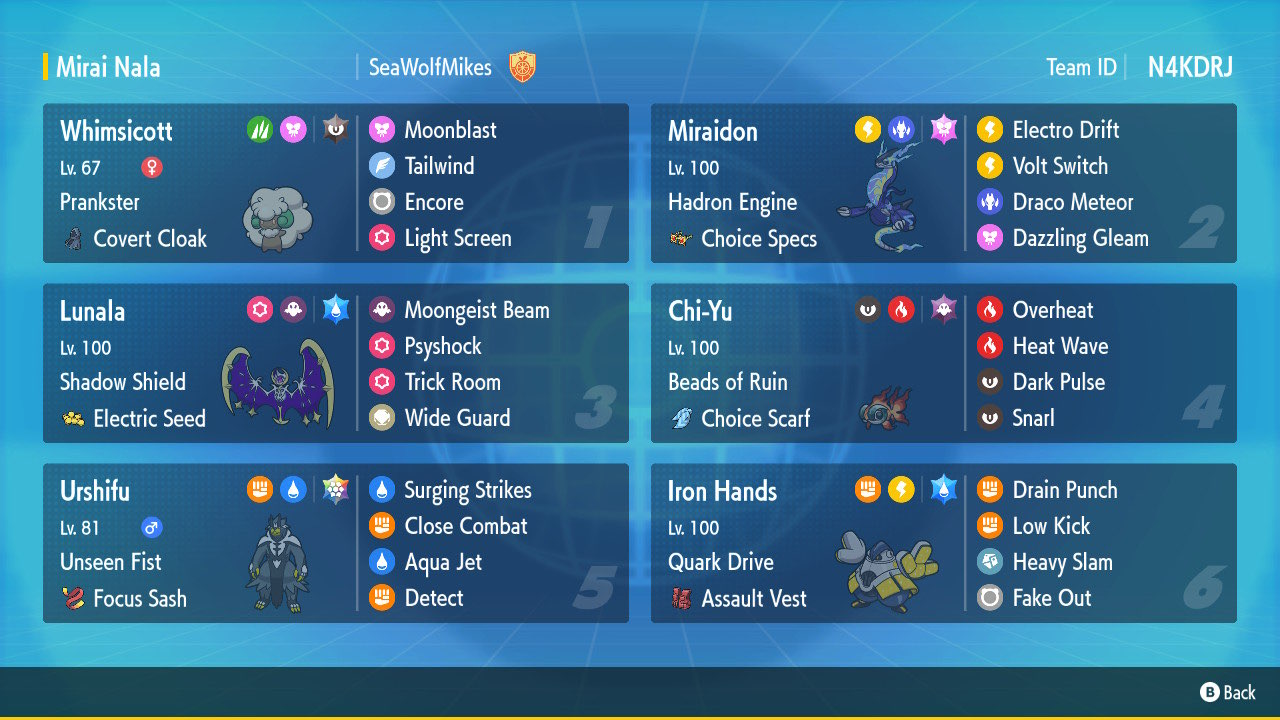Click the Back button
Image resolution: width=1280 pixels, height=720 pixels.
1228,692
